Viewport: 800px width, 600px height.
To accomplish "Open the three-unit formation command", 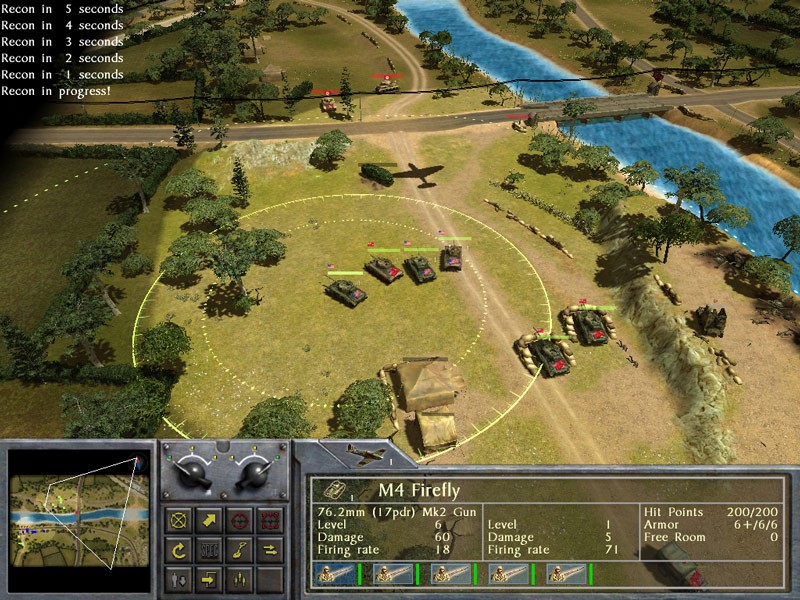I will 240,578.
